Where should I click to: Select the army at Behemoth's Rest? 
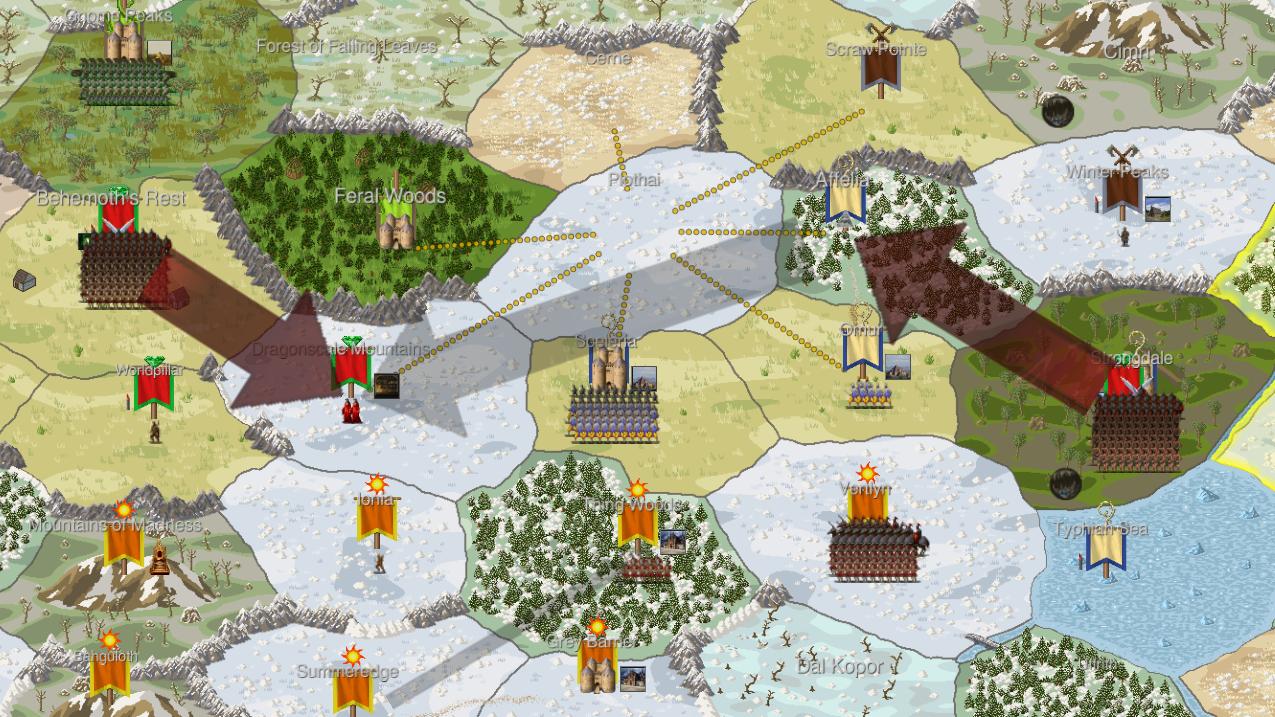point(118,268)
